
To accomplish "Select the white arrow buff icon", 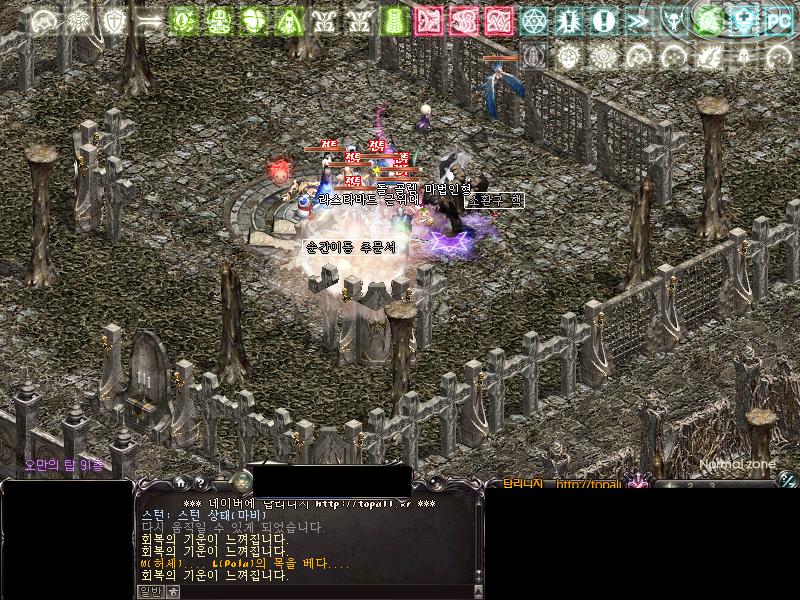I will pos(150,20).
